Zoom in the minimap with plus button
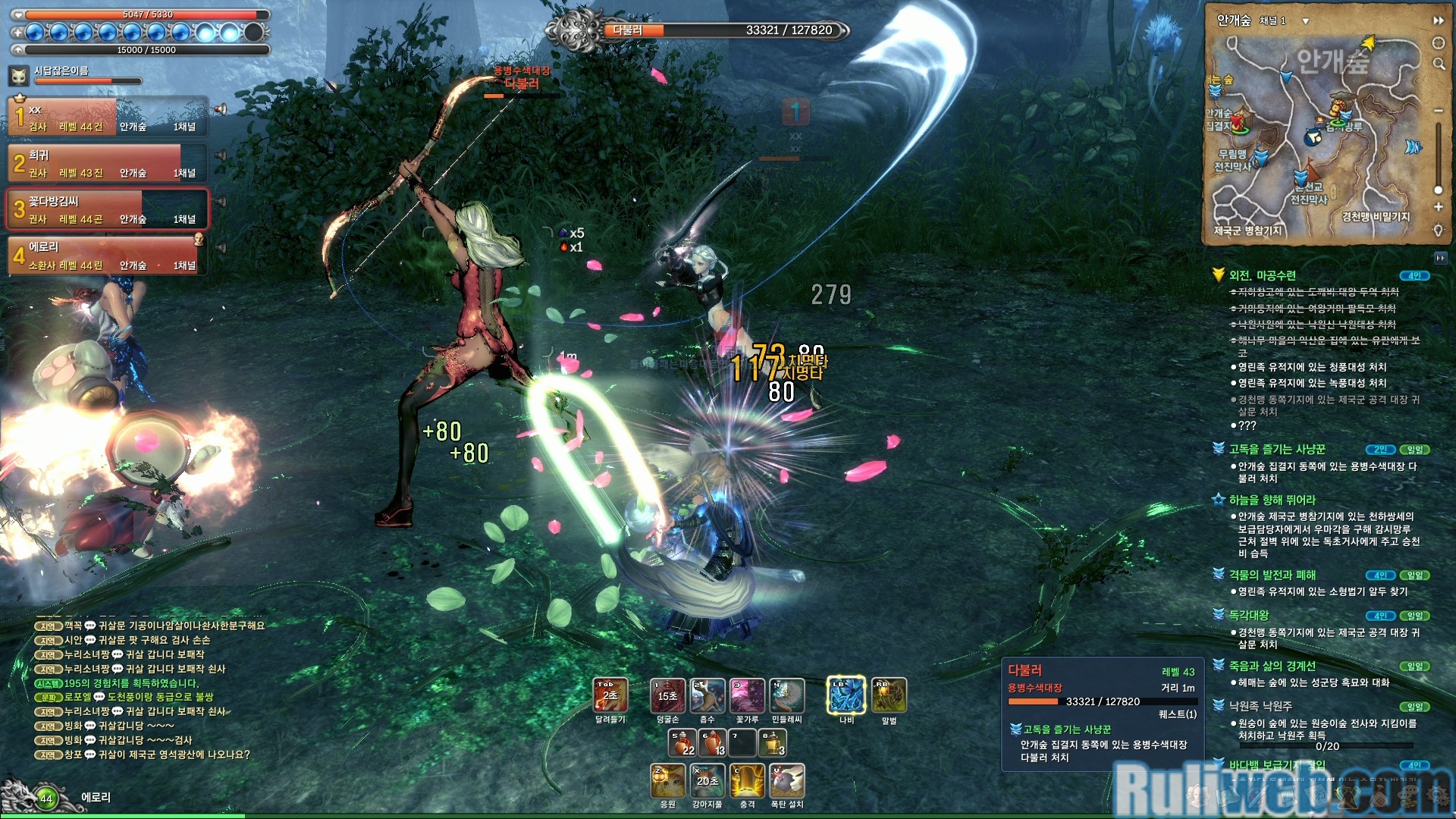Image resolution: width=1456 pixels, height=819 pixels. (1438, 207)
